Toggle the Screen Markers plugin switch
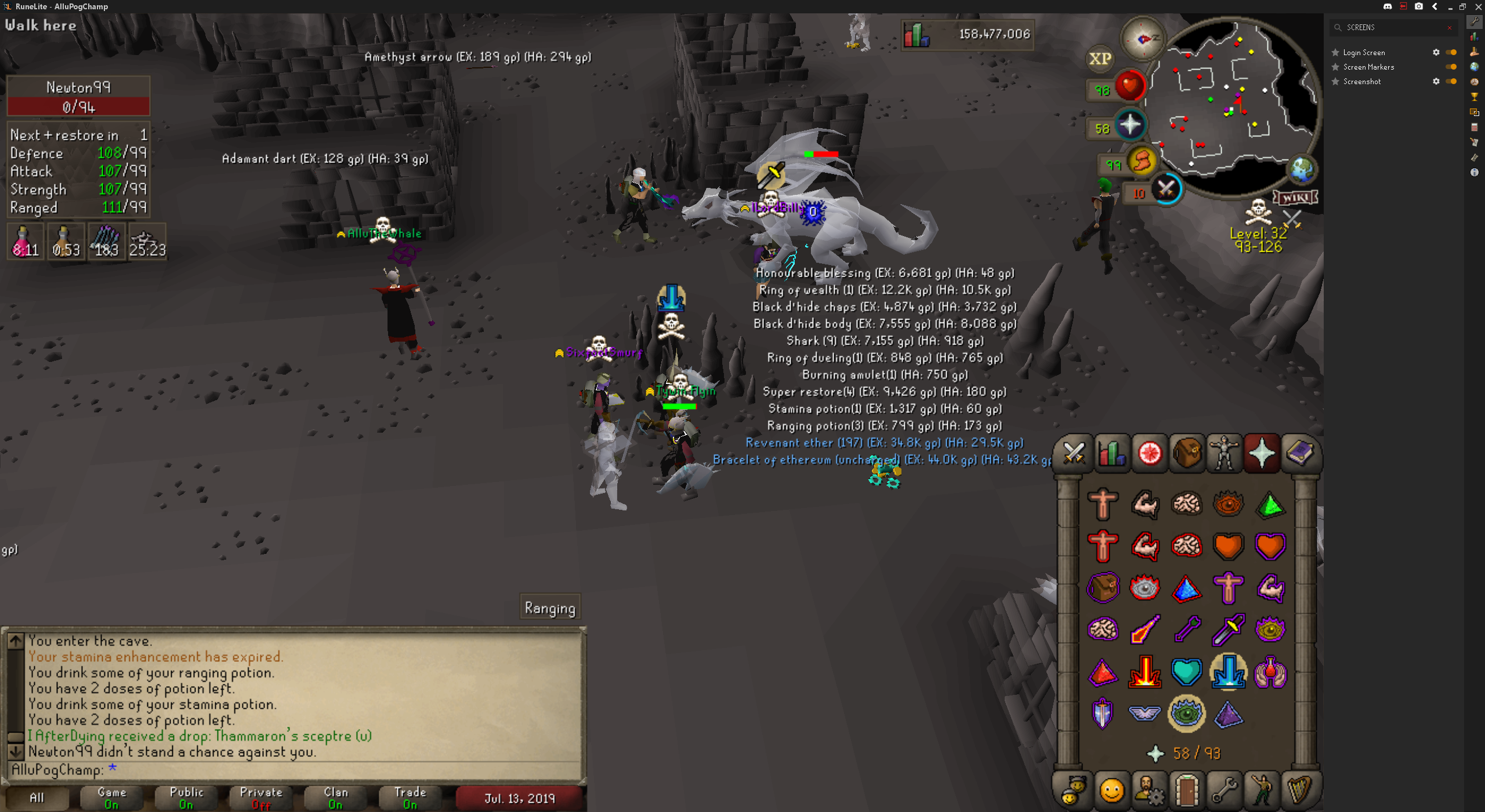 [1451, 67]
